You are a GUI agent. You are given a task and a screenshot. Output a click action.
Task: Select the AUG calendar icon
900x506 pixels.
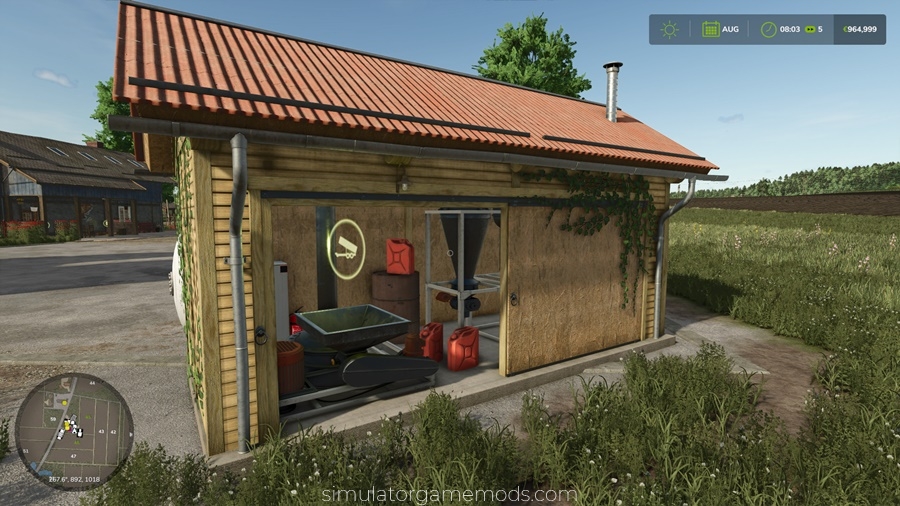click(x=710, y=29)
